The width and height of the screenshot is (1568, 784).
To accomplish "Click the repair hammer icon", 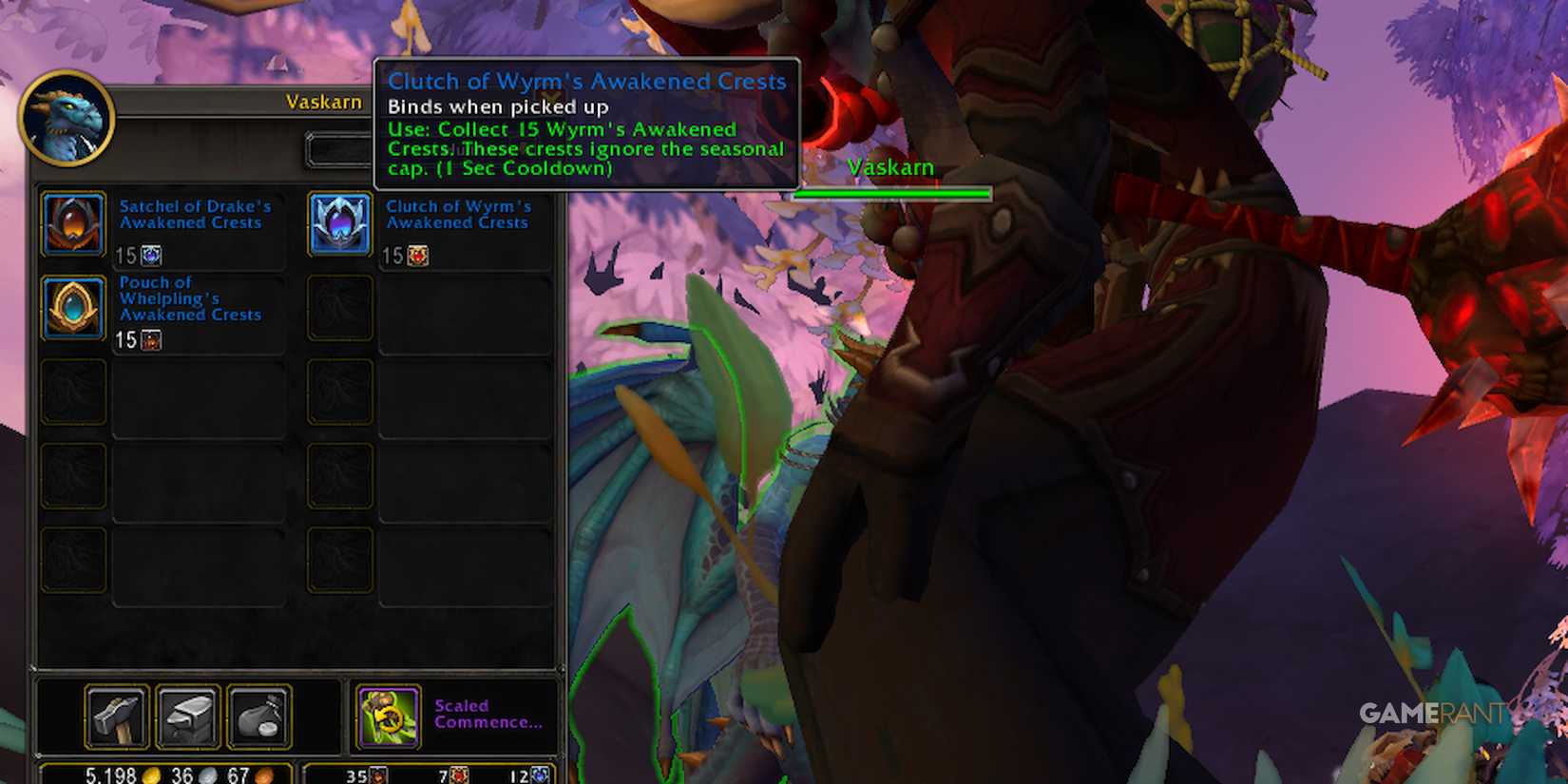I will coord(116,716).
